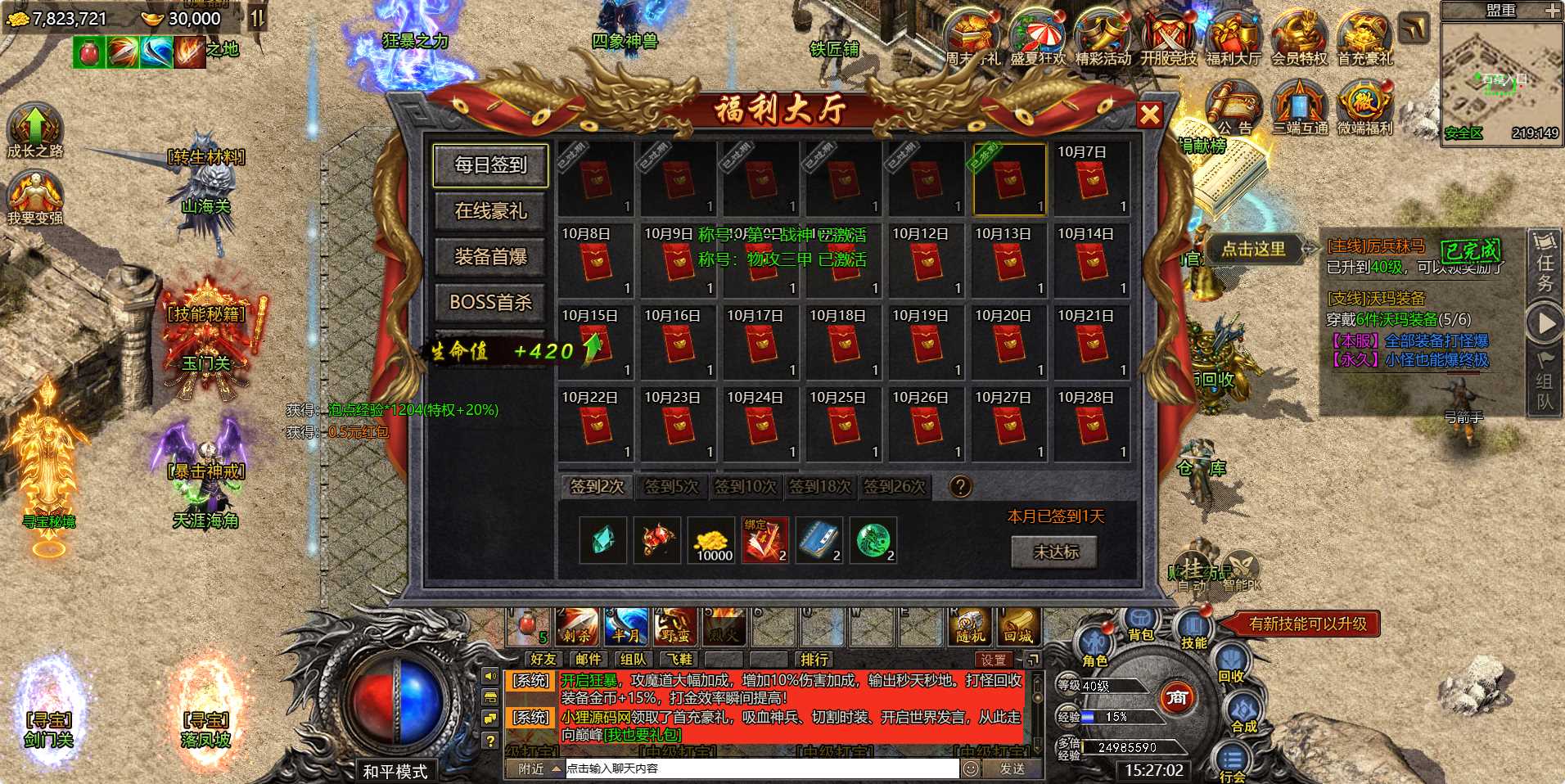Switch to the BOSS首杀 tab
This screenshot has height=784, width=1565.
click(x=489, y=303)
